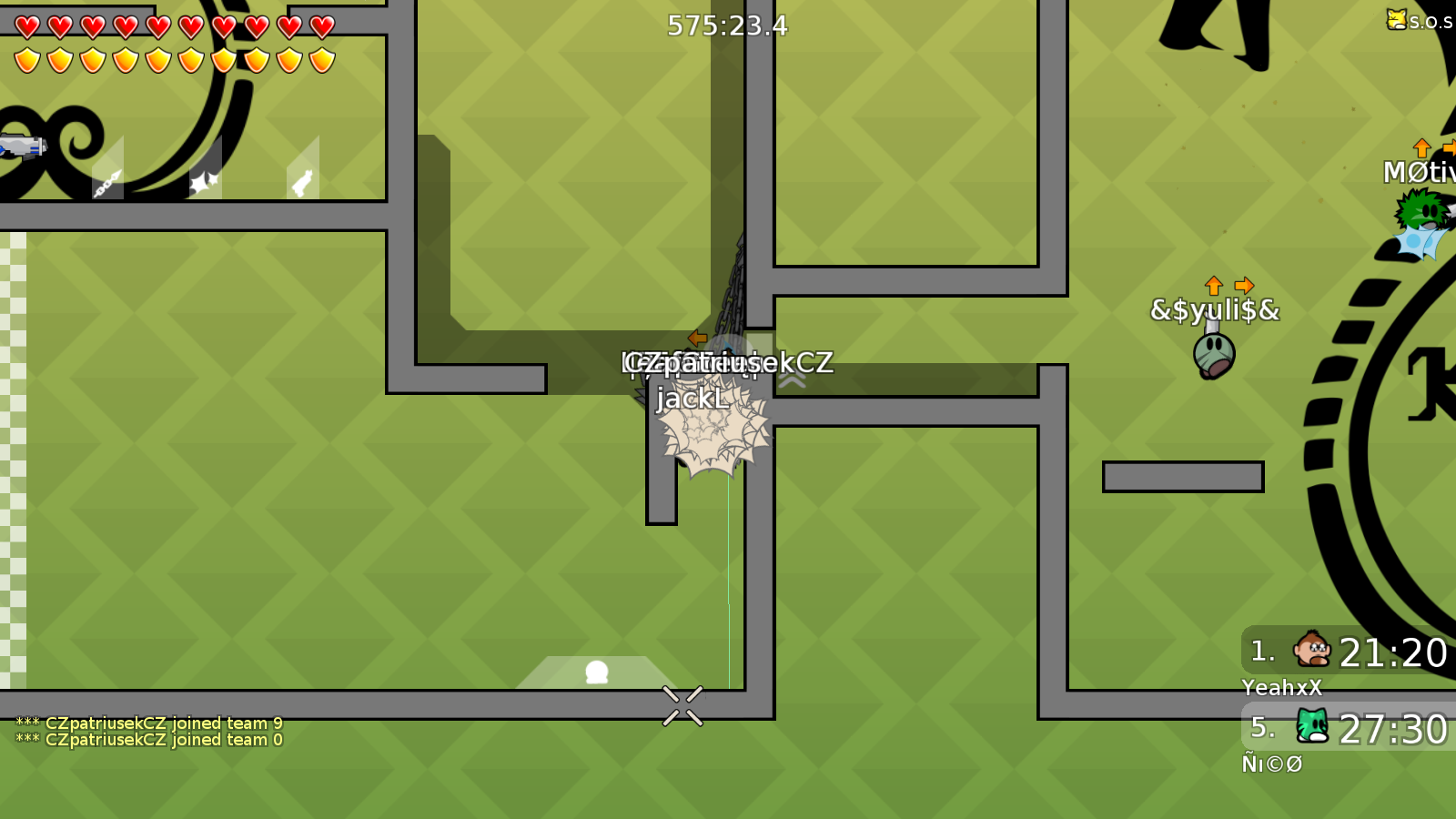Click the chat line CZpatriusekCZ joined team 9

(x=150, y=722)
